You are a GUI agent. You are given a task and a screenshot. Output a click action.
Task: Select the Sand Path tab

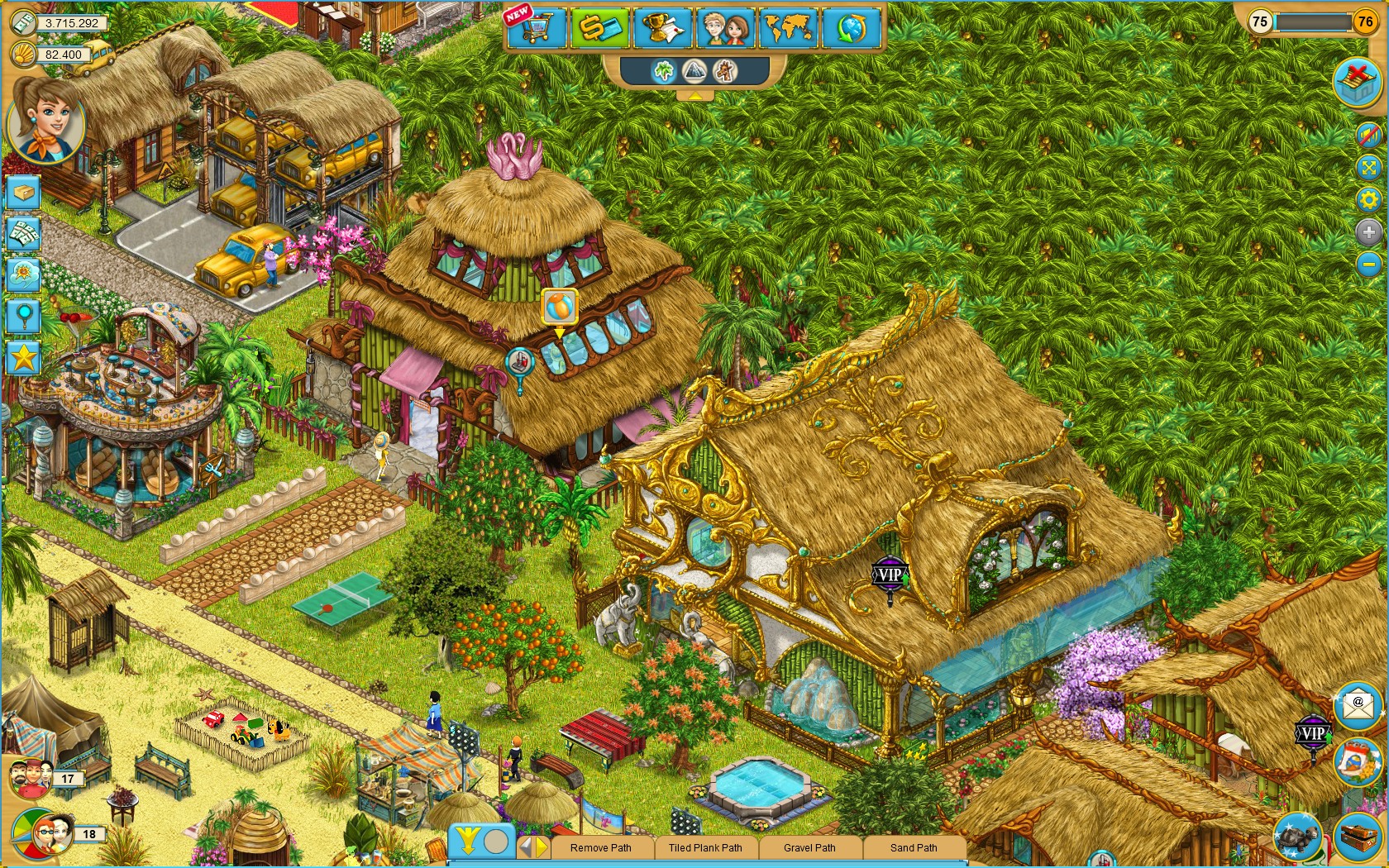coord(913,848)
